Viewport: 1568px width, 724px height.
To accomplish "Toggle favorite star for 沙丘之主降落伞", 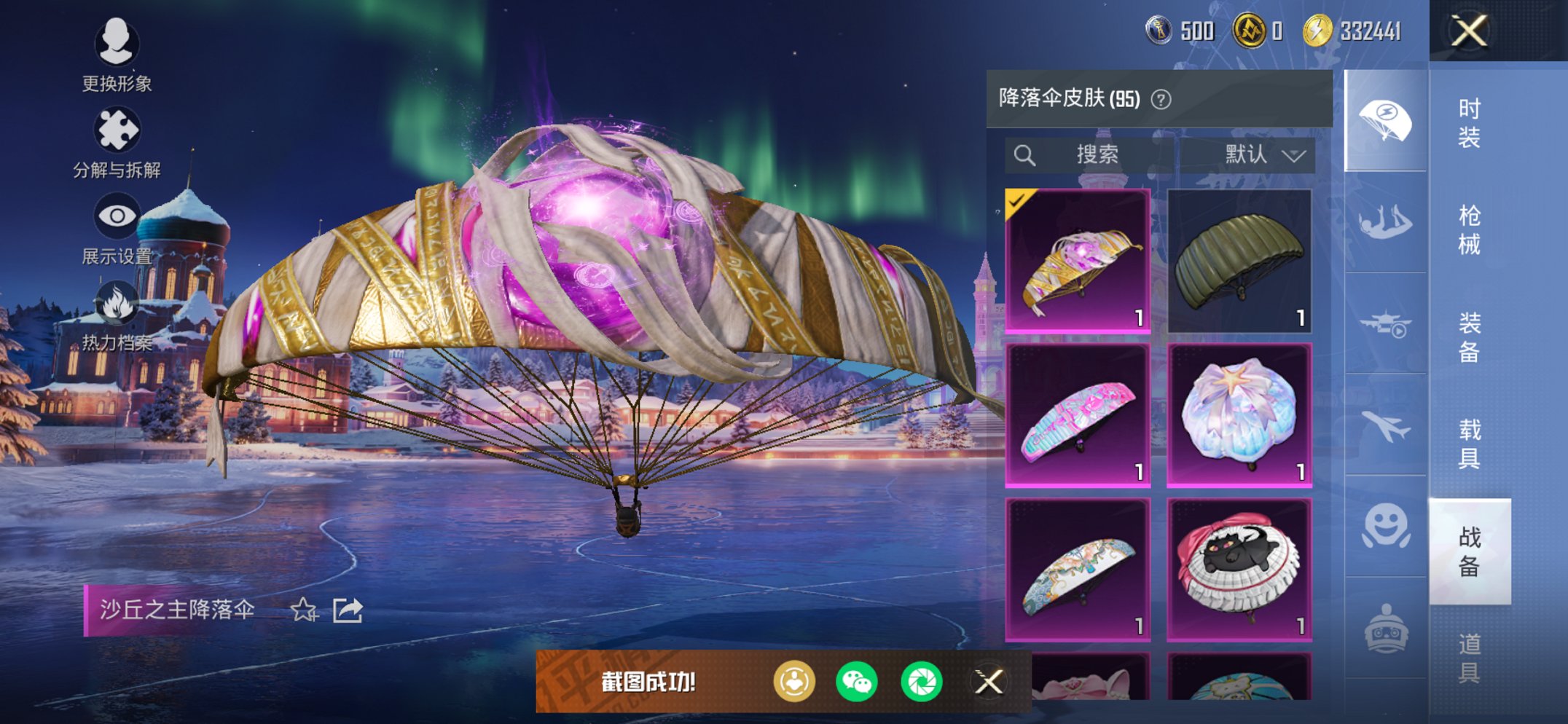I will tap(303, 611).
